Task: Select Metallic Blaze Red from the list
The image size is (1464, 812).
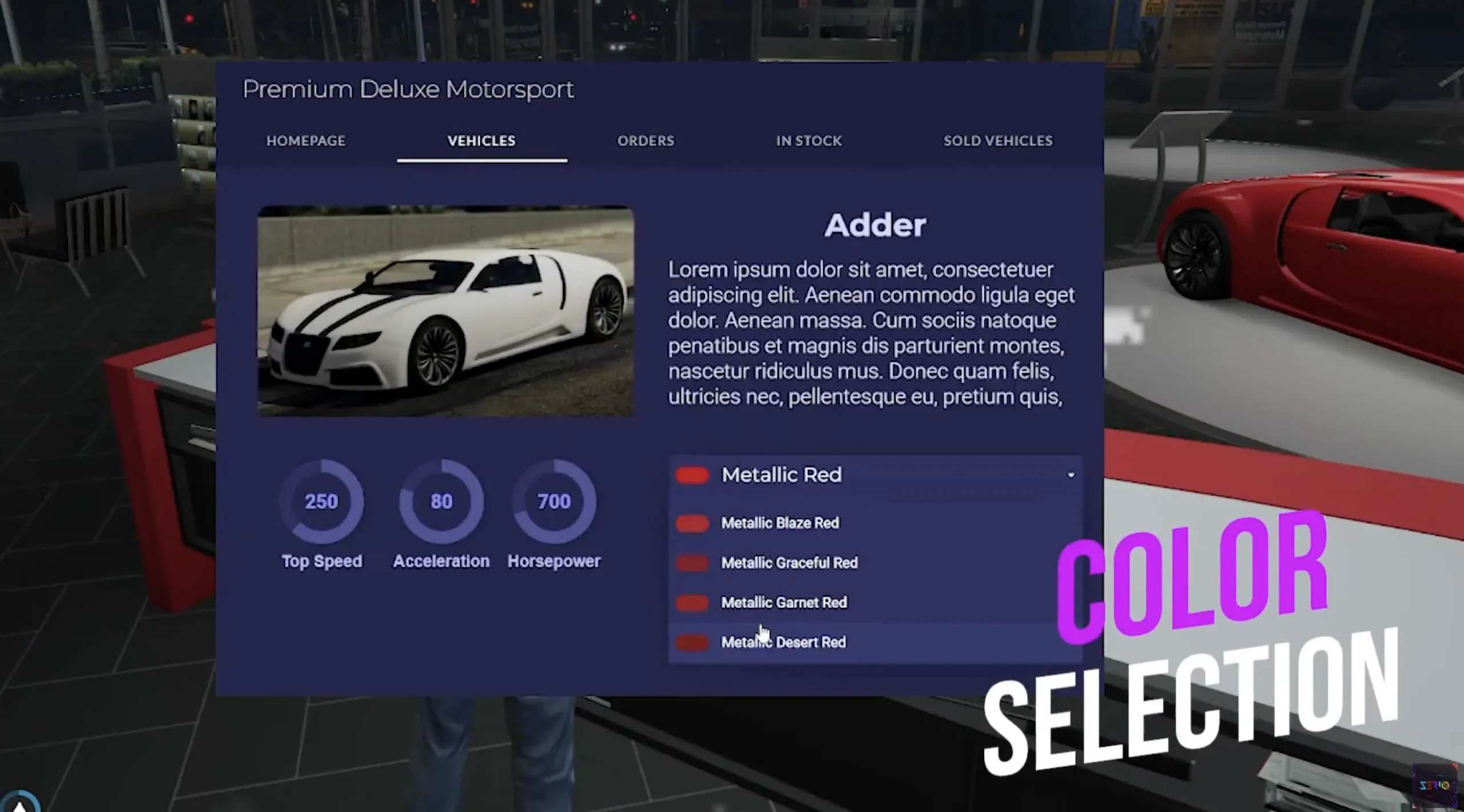Action: coord(780,523)
